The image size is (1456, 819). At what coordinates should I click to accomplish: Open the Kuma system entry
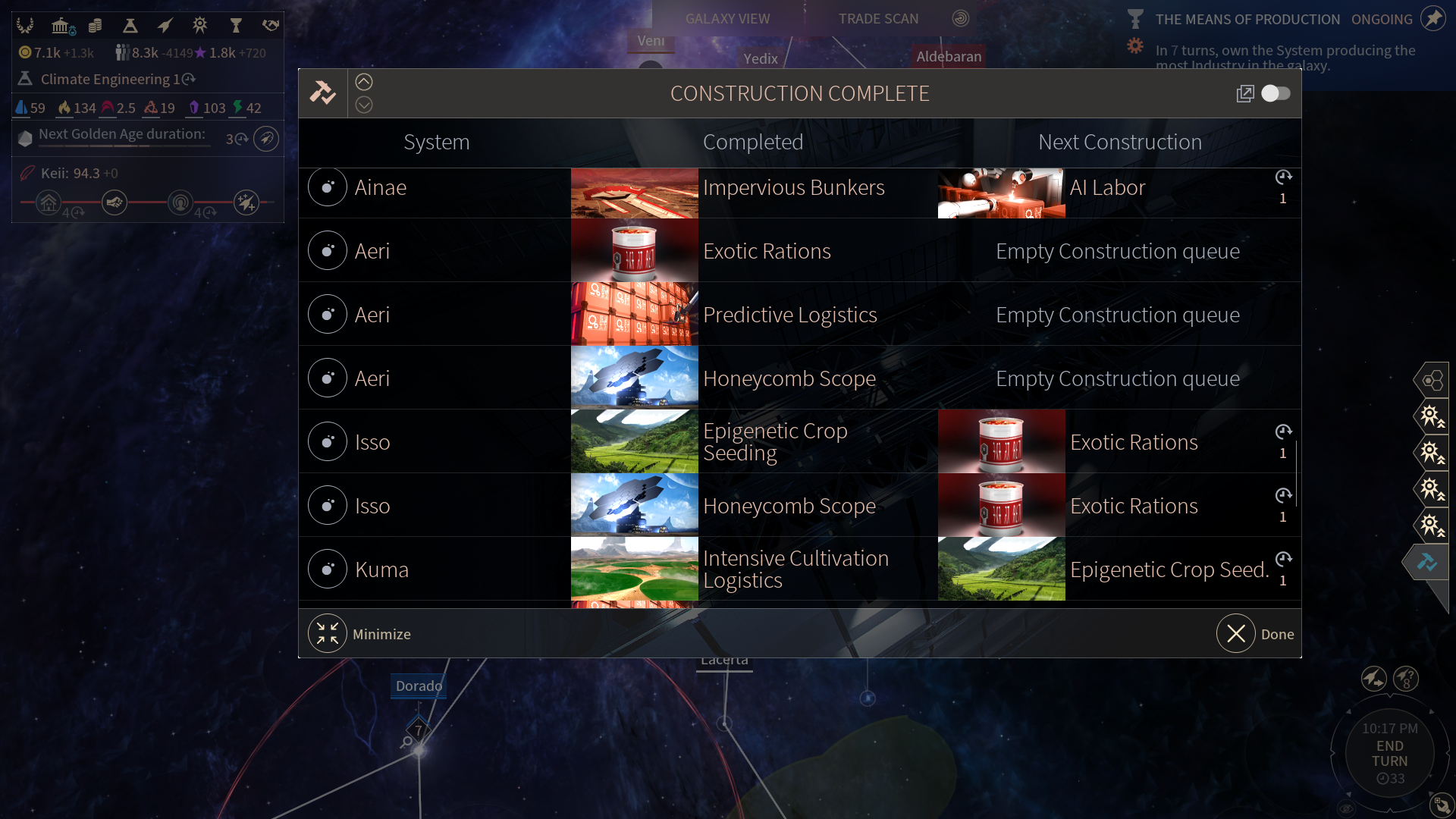click(381, 570)
